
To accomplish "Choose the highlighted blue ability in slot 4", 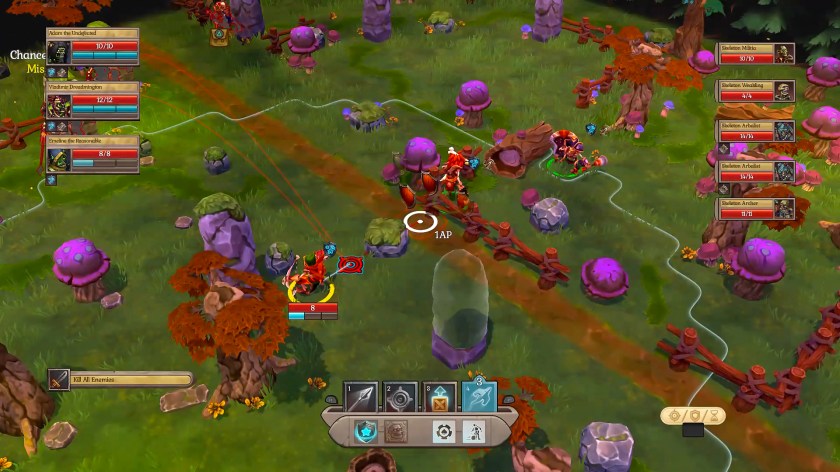I will (x=480, y=397).
